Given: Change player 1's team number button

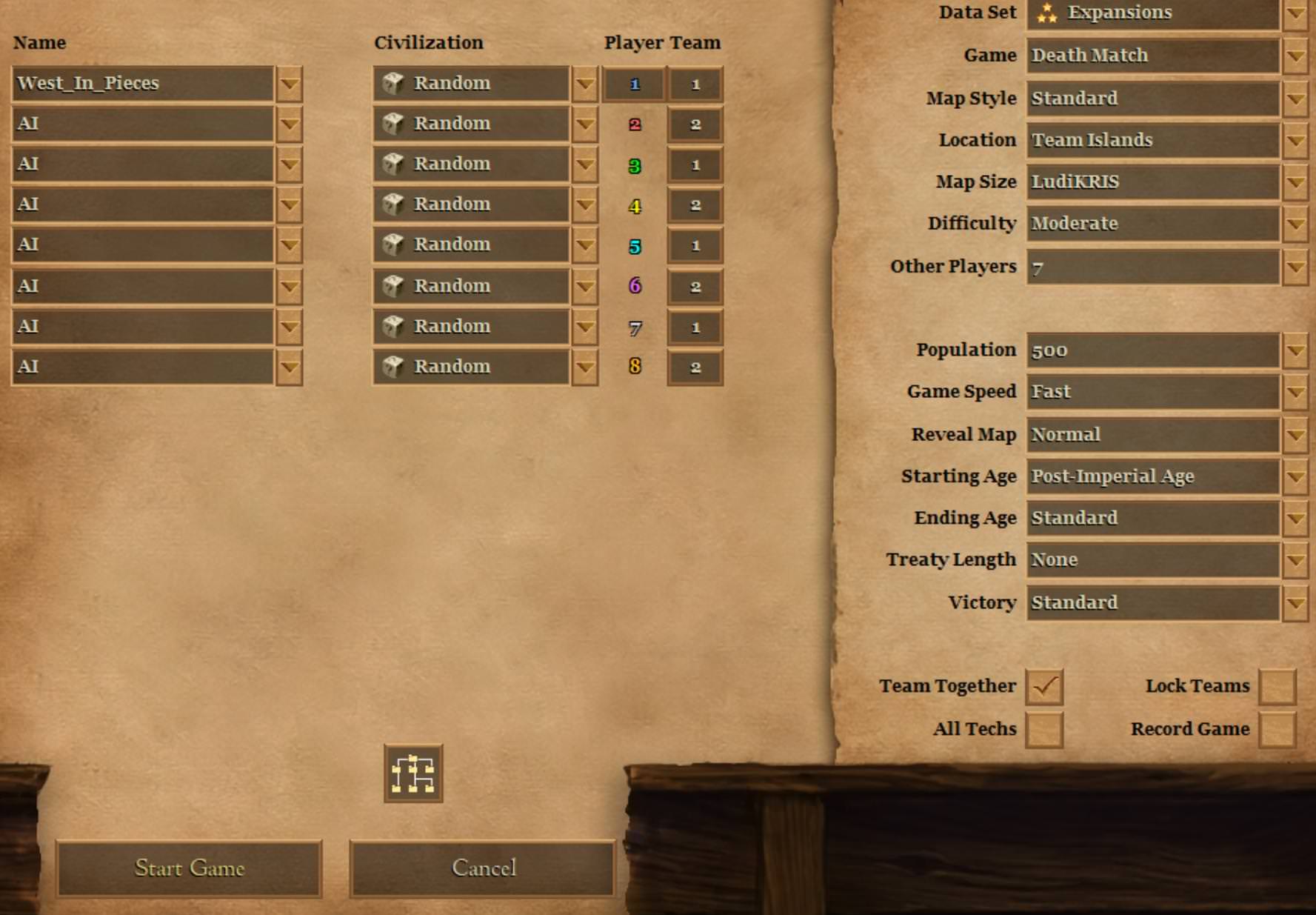Looking at the screenshot, I should (695, 84).
